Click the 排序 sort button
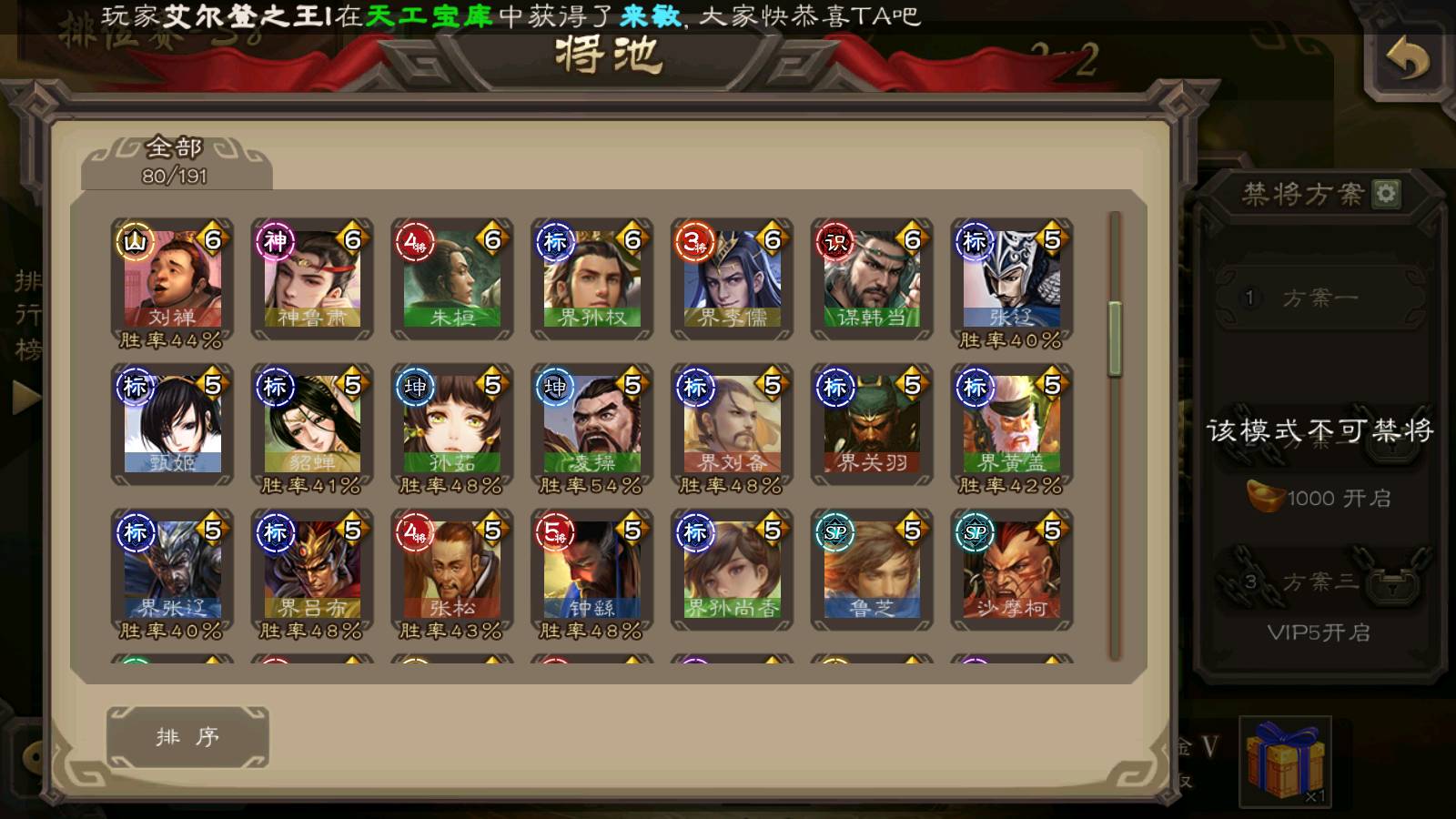Screen dimensions: 1456x819 click(187, 736)
